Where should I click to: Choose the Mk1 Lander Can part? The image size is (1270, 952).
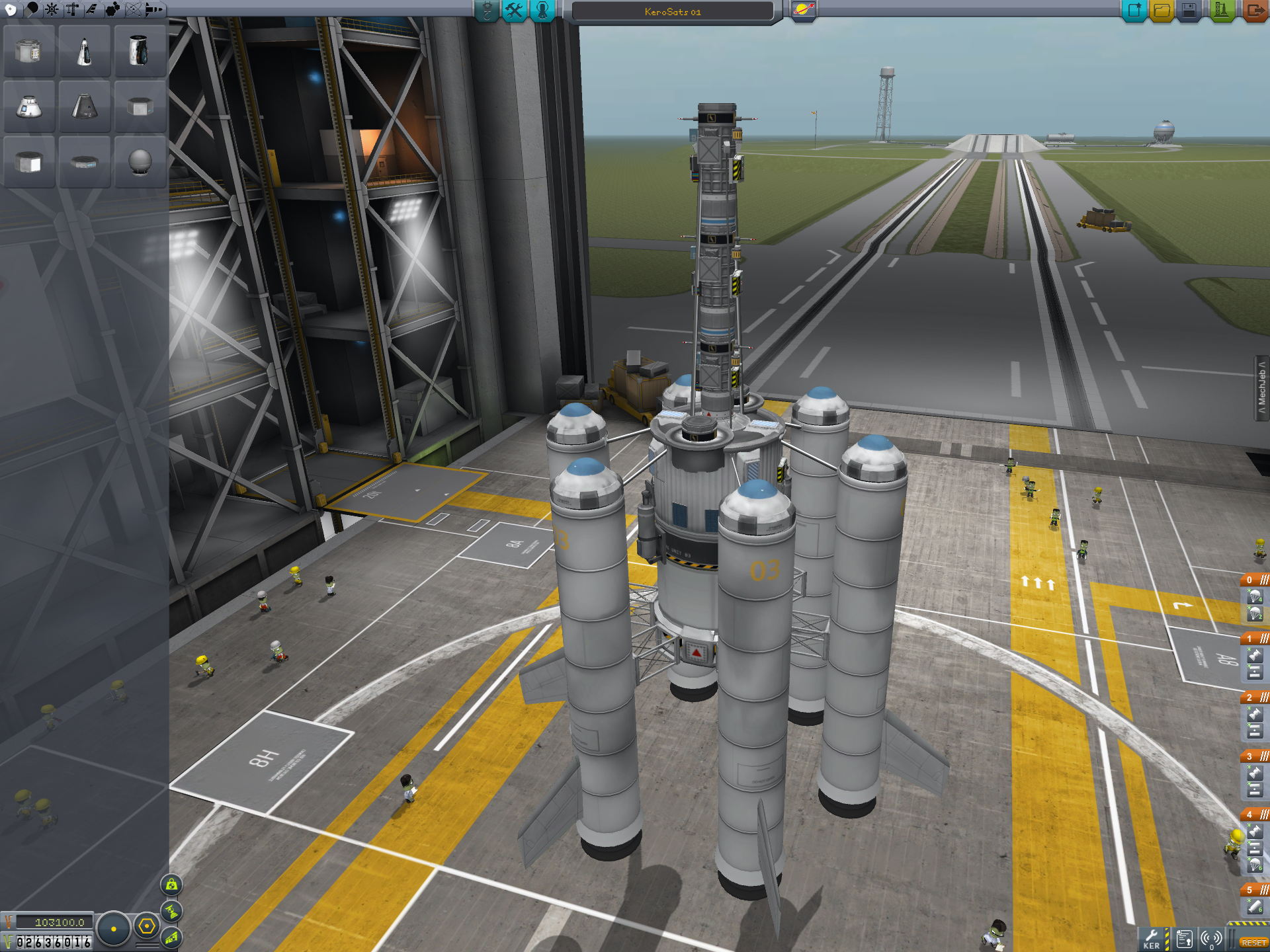click(x=28, y=52)
